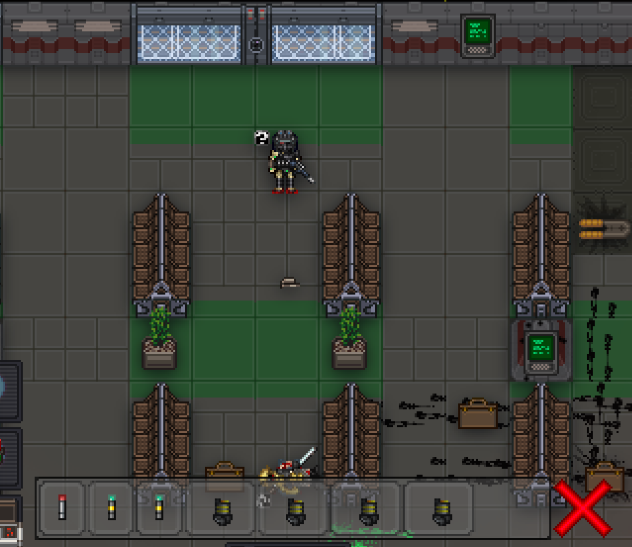Close the item bar with red X
Image resolution: width=632 pixels, height=547 pixels.
pos(583,509)
